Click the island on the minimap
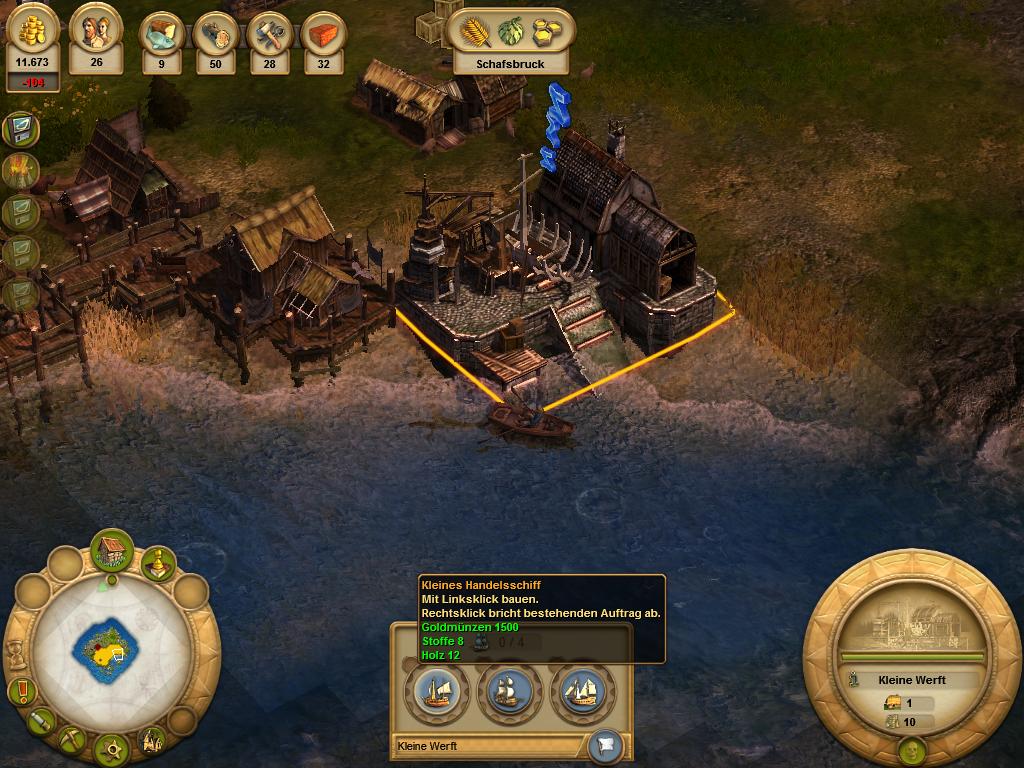 [x=103, y=652]
